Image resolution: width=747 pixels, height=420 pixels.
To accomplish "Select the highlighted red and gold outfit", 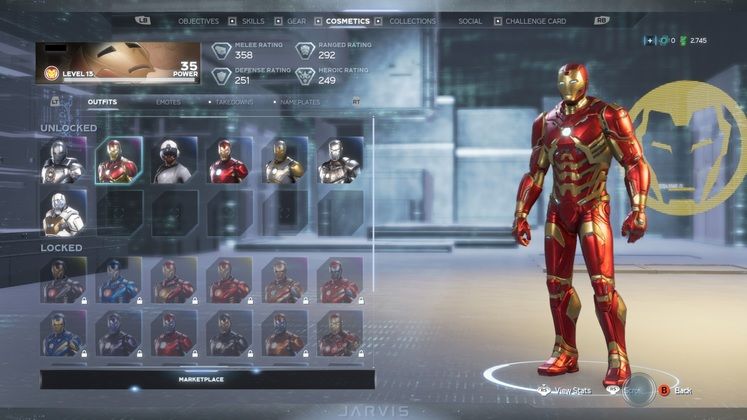I will (118, 161).
